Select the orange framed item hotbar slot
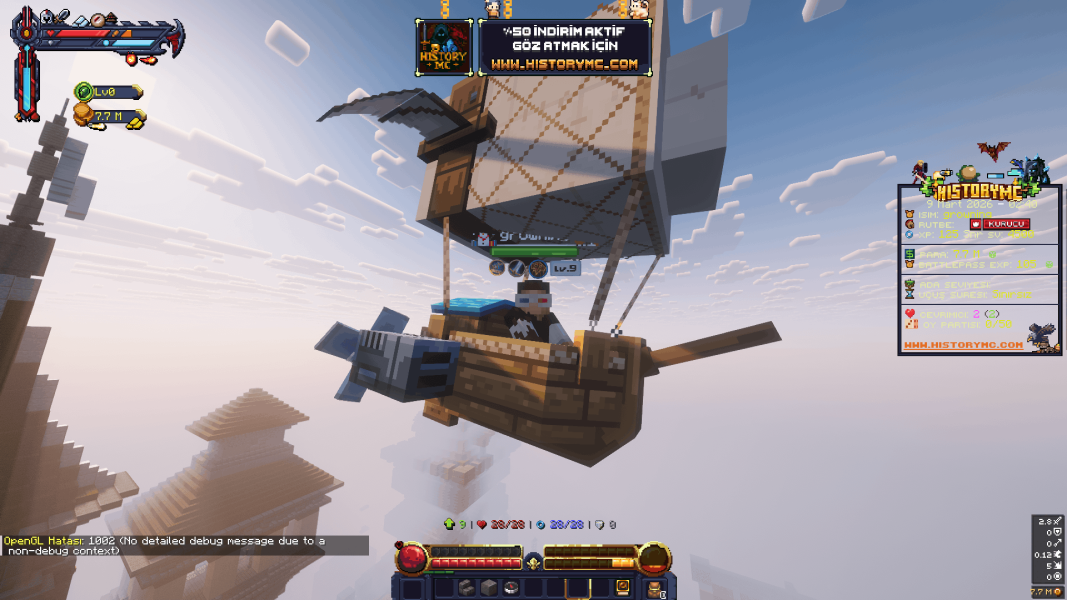The width and height of the screenshot is (1067, 600). (622, 588)
